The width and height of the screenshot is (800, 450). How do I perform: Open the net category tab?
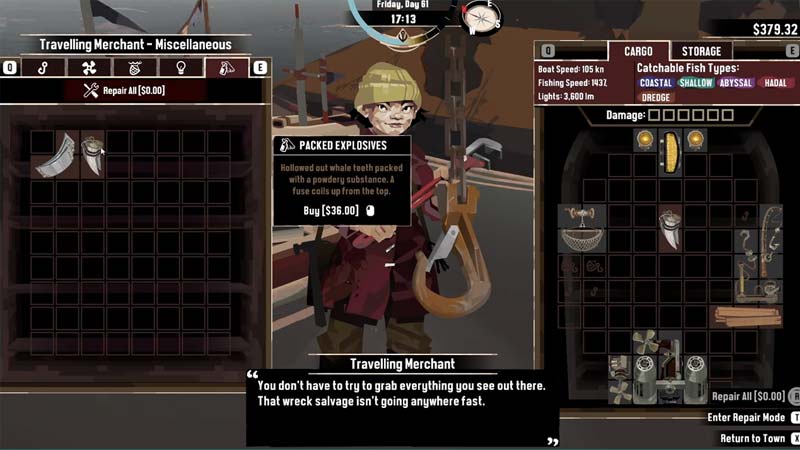133,68
